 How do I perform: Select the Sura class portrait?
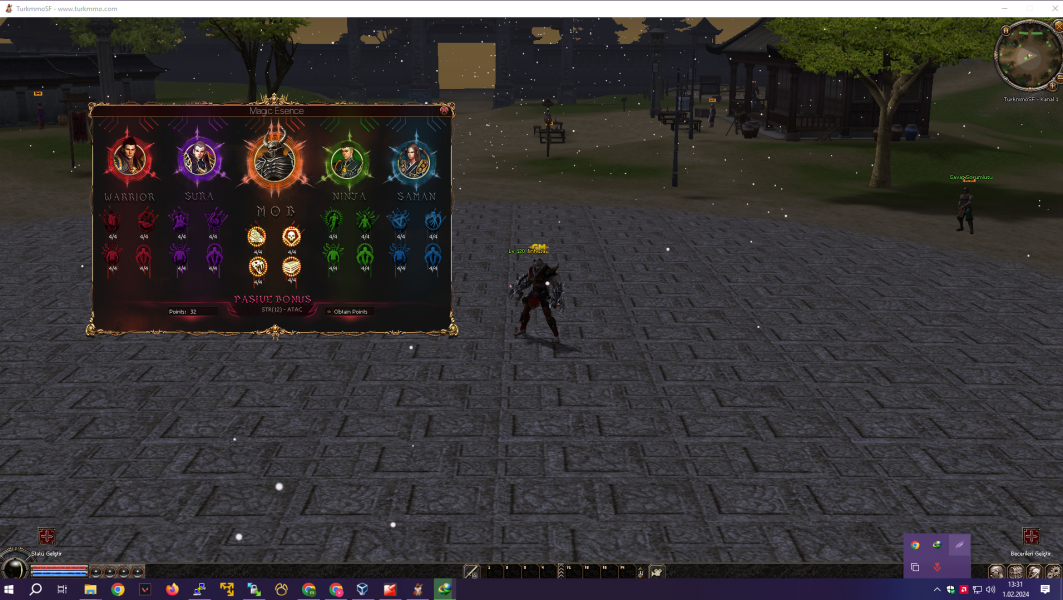[199, 159]
